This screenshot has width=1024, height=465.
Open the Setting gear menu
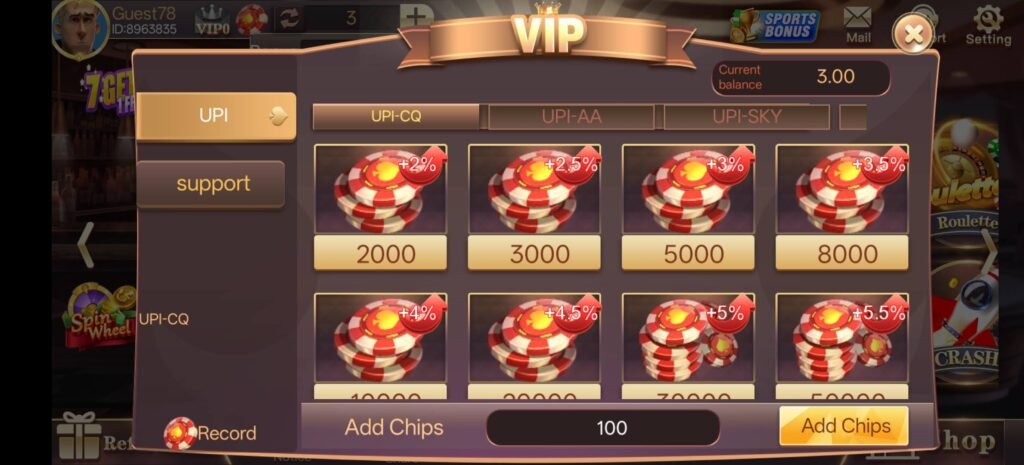987,25
